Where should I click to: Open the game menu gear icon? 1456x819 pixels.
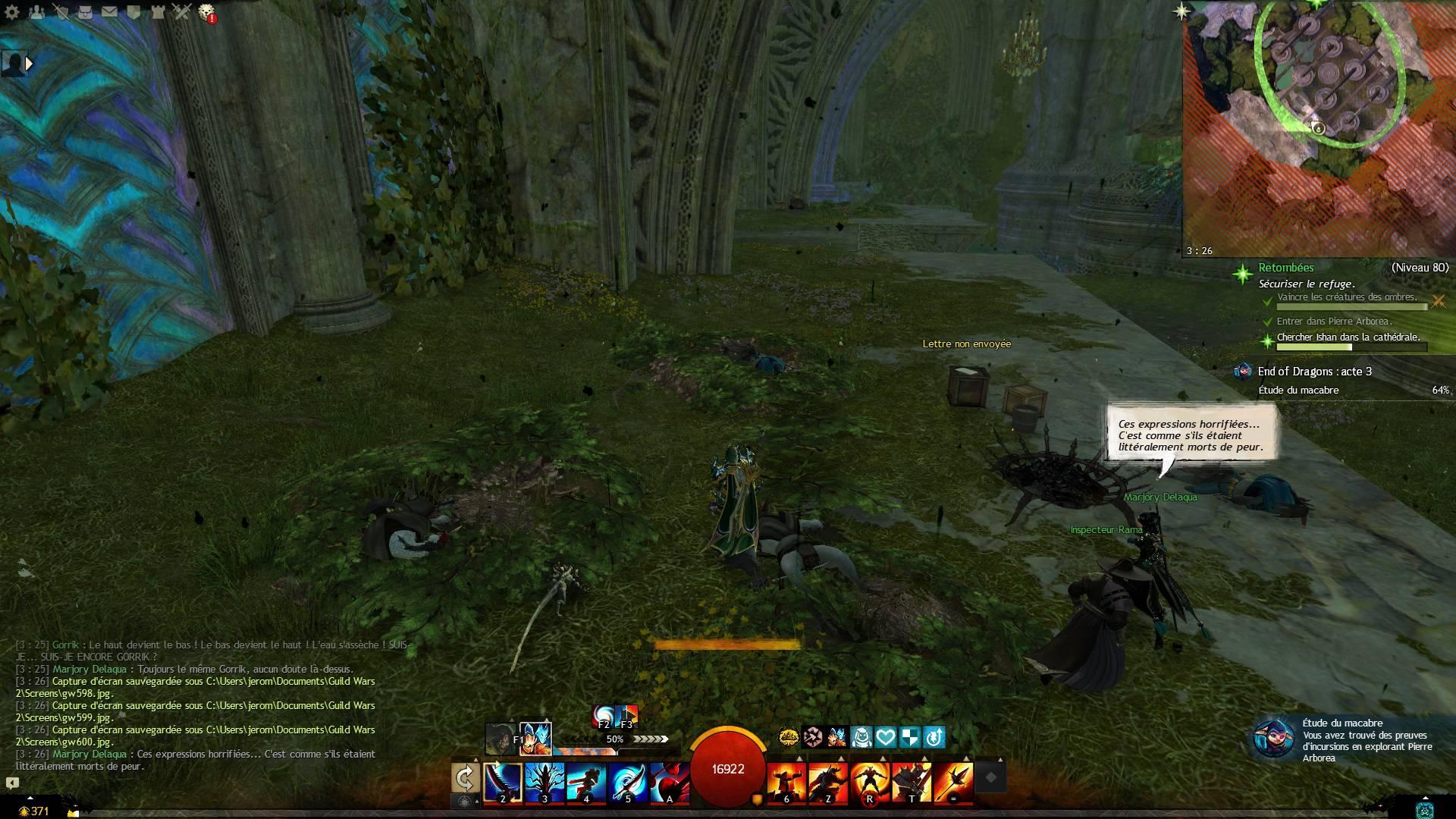(11, 11)
